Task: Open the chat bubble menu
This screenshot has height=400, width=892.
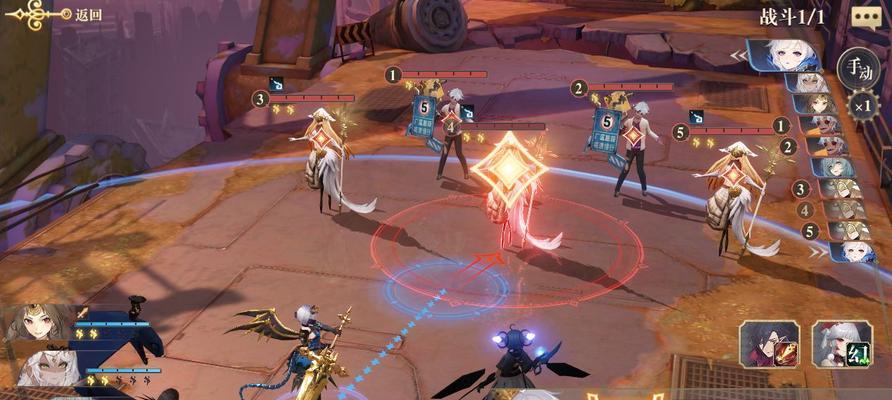Action: tap(864, 16)
